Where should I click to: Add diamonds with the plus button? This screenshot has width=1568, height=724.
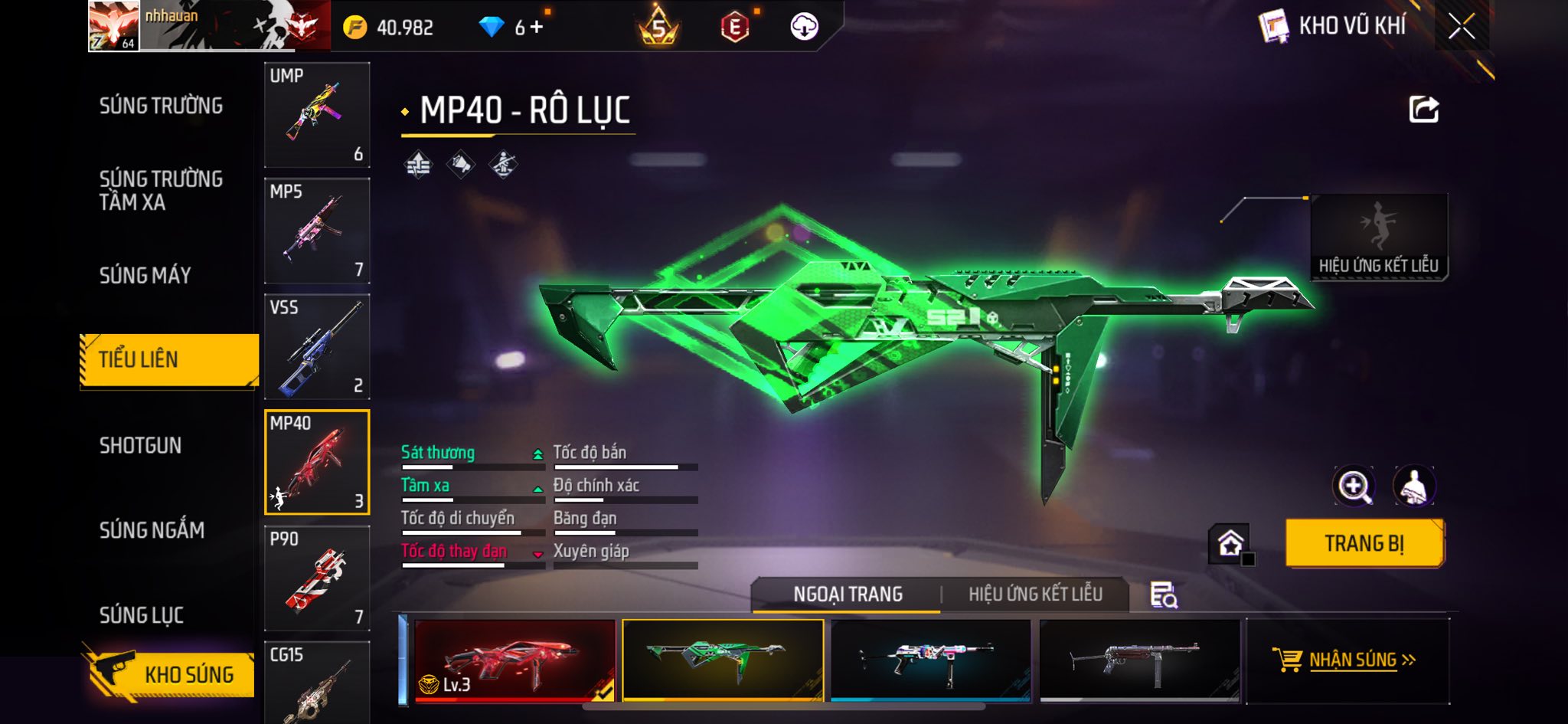point(537,28)
